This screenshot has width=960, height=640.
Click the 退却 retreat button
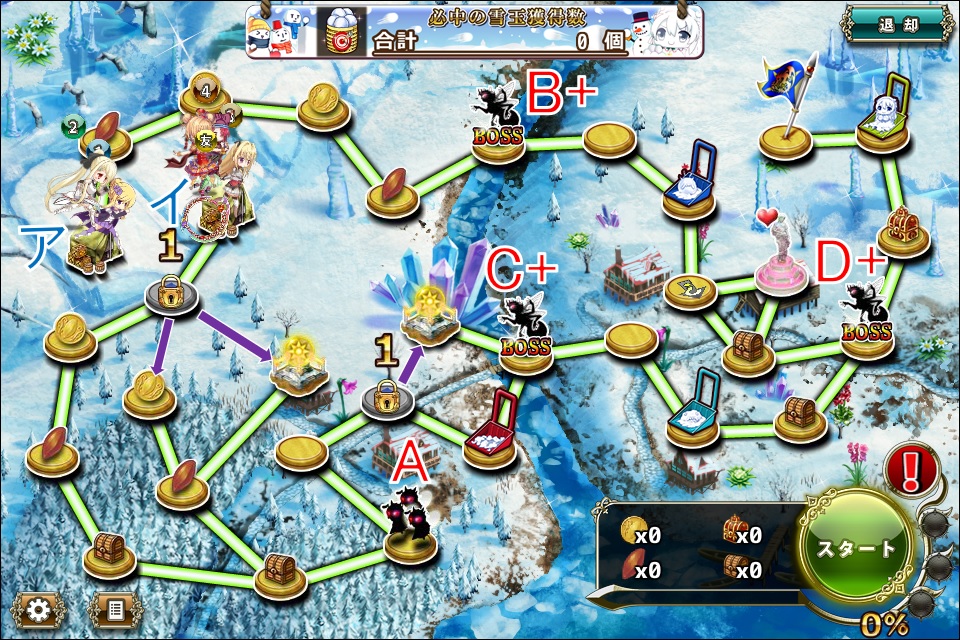(x=896, y=24)
